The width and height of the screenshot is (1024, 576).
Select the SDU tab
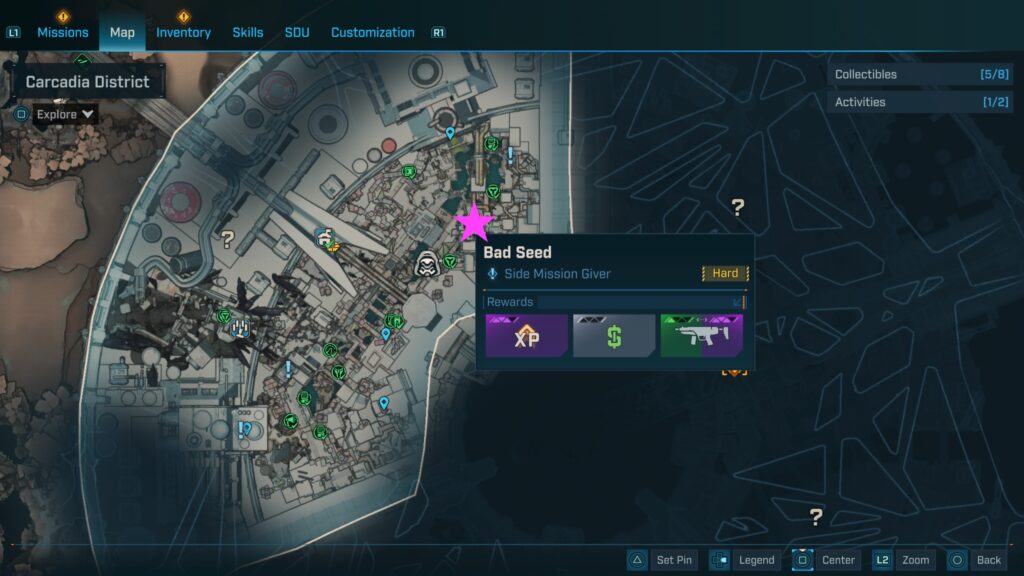coord(297,32)
